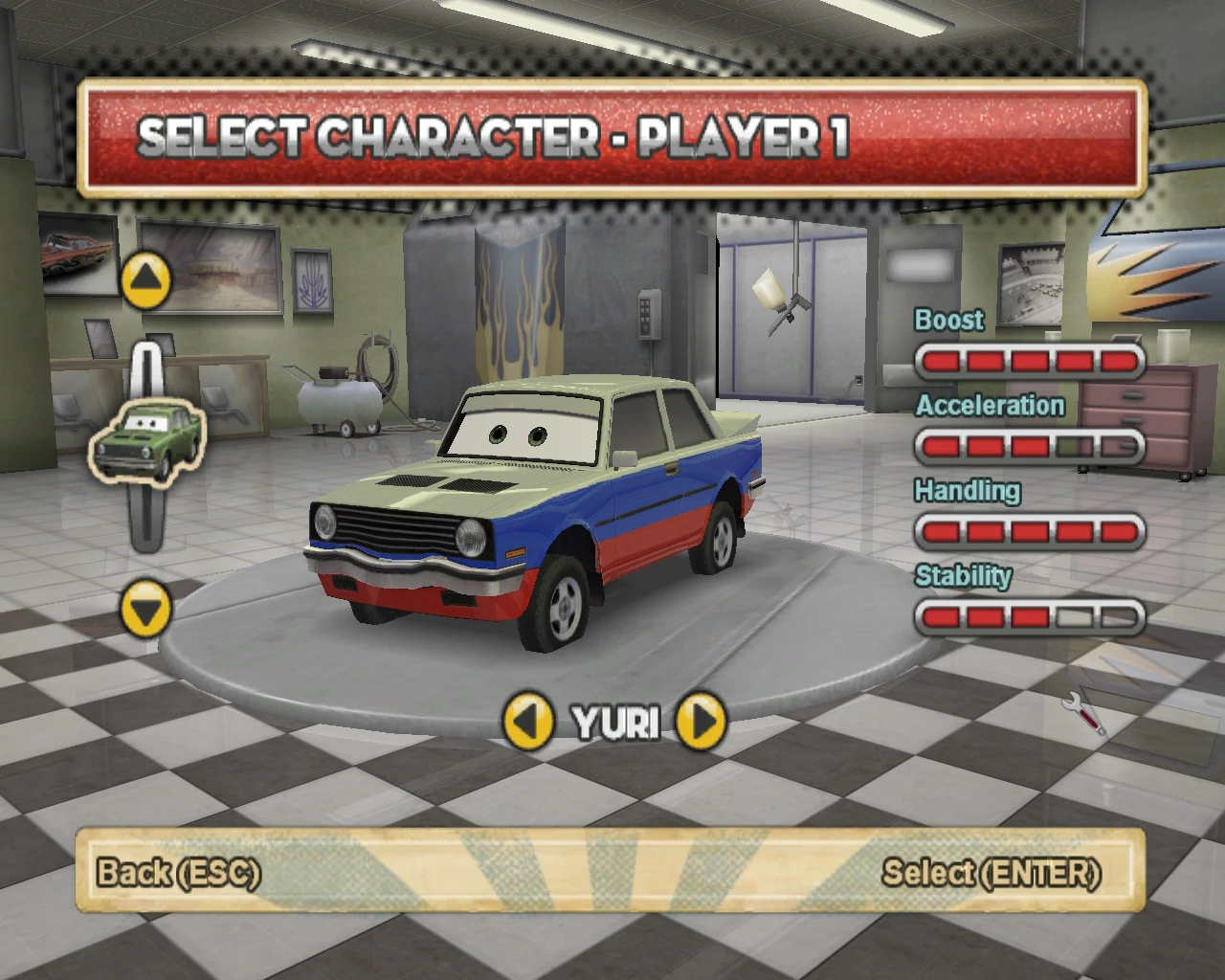Go to previous character with left arrow
The width and height of the screenshot is (1225, 980).
(529, 724)
